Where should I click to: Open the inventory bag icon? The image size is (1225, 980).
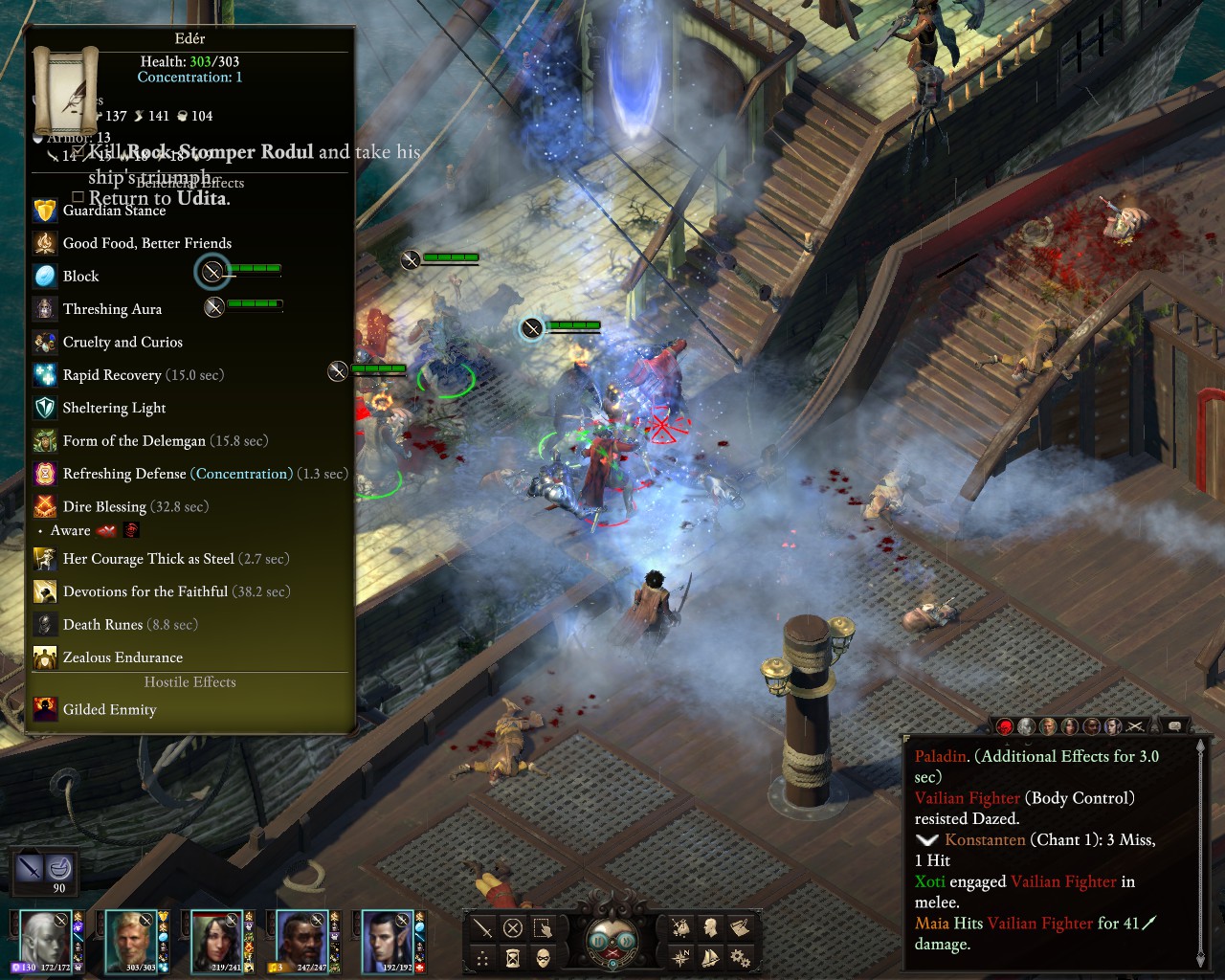pos(680,927)
